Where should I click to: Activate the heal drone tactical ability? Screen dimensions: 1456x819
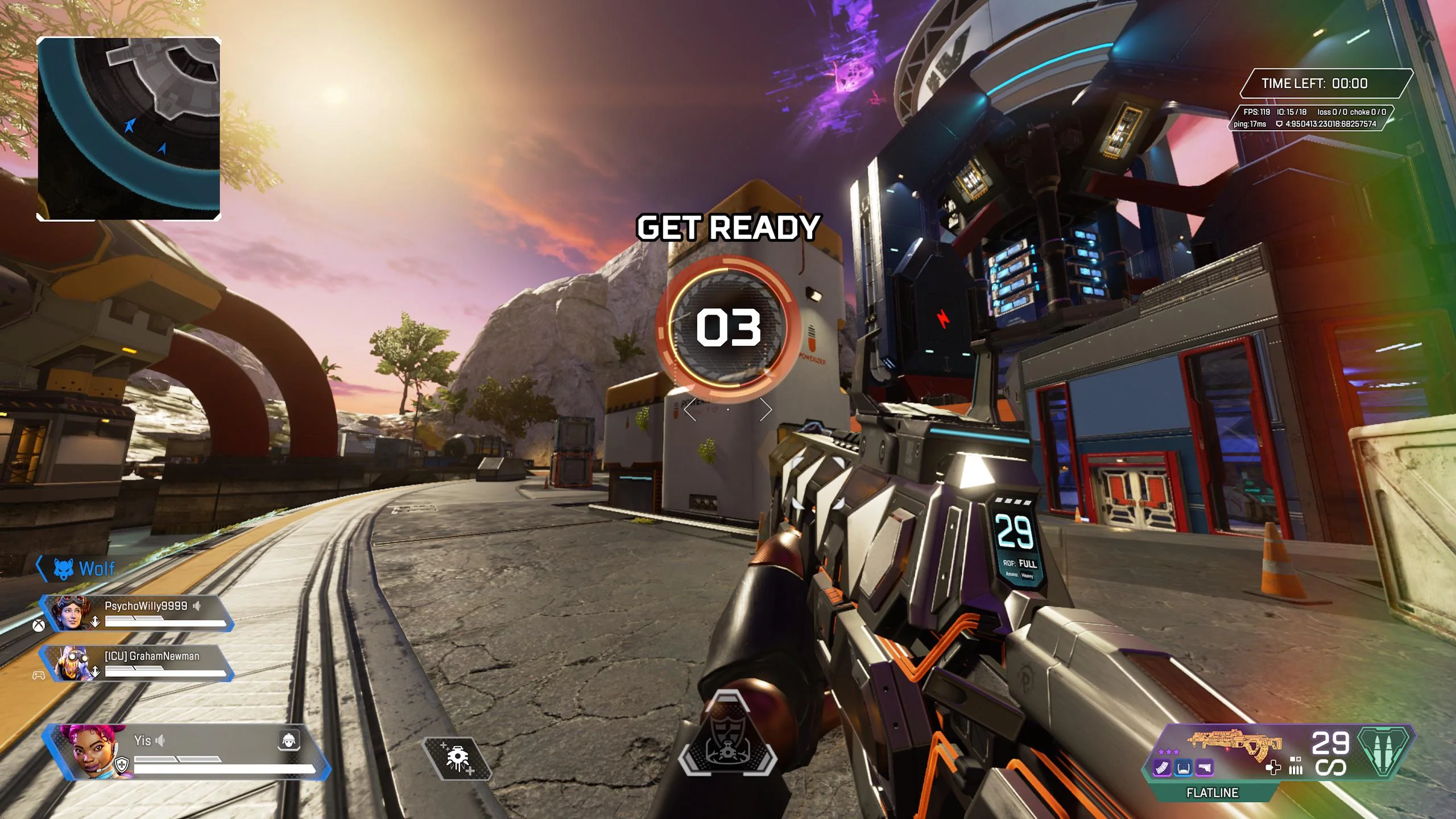coord(457,758)
